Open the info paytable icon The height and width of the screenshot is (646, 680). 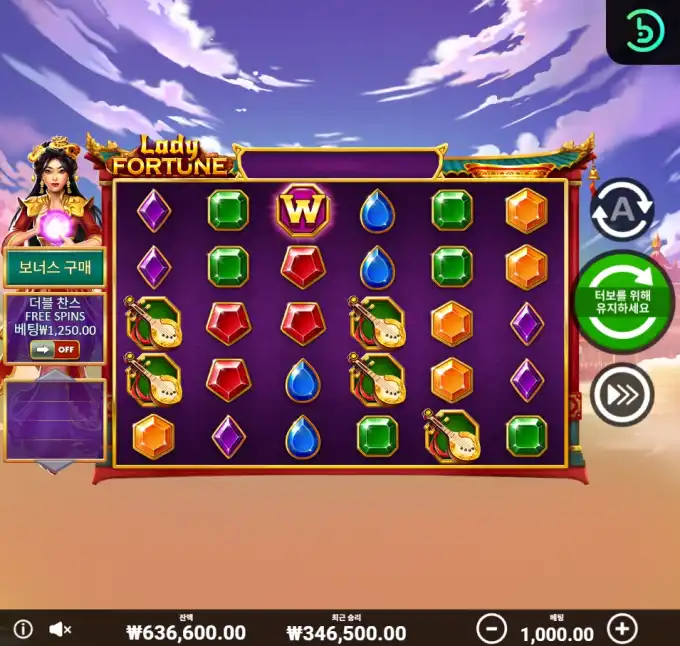[23, 629]
